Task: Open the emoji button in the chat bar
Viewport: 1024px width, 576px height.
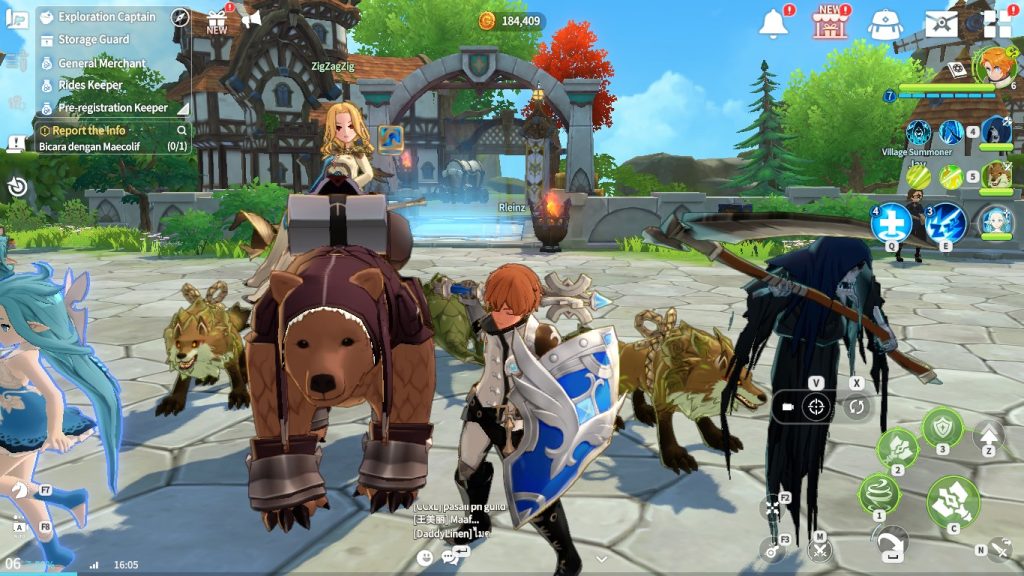Action: [x=426, y=557]
